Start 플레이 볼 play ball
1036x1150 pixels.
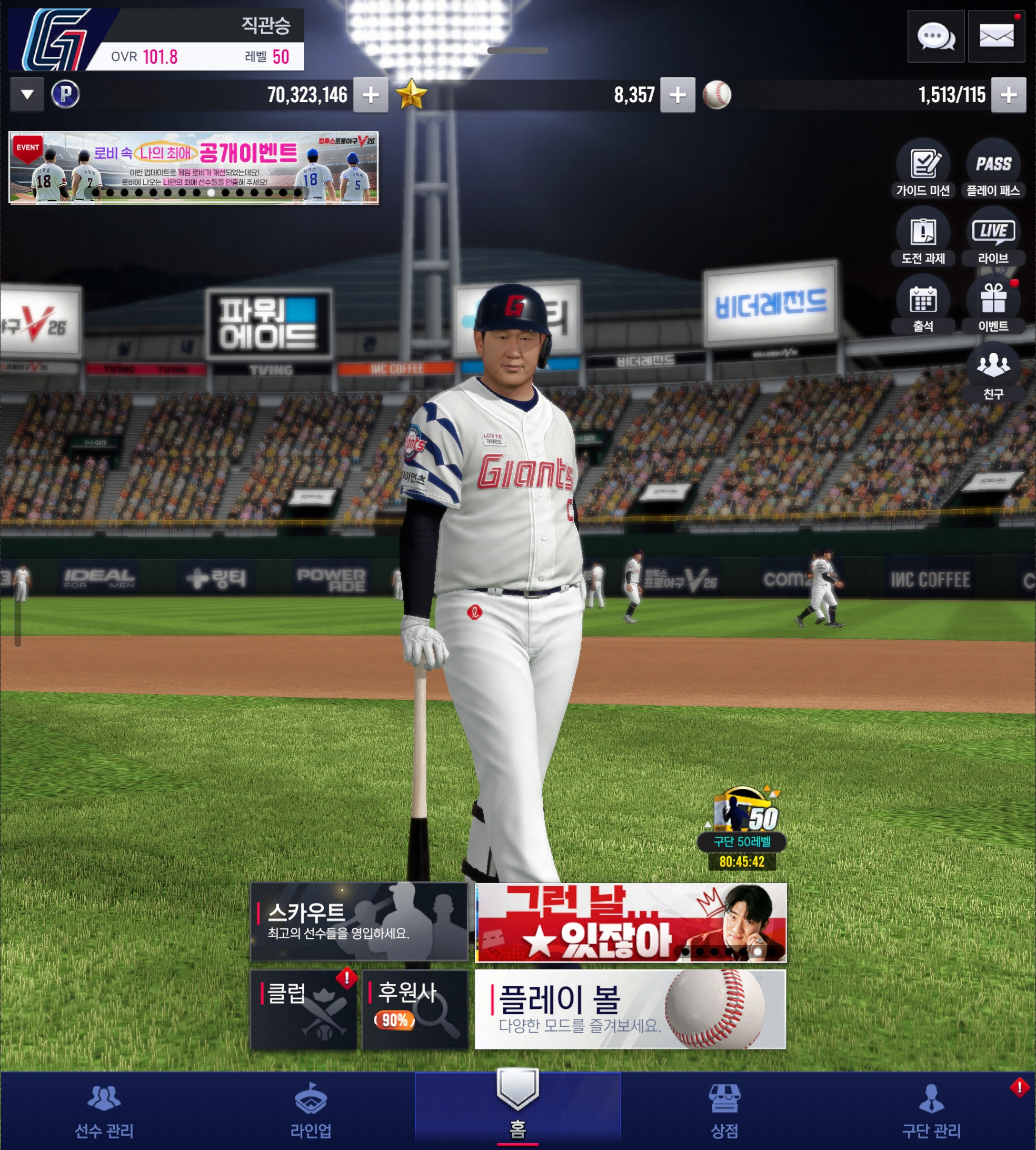coord(630,1009)
